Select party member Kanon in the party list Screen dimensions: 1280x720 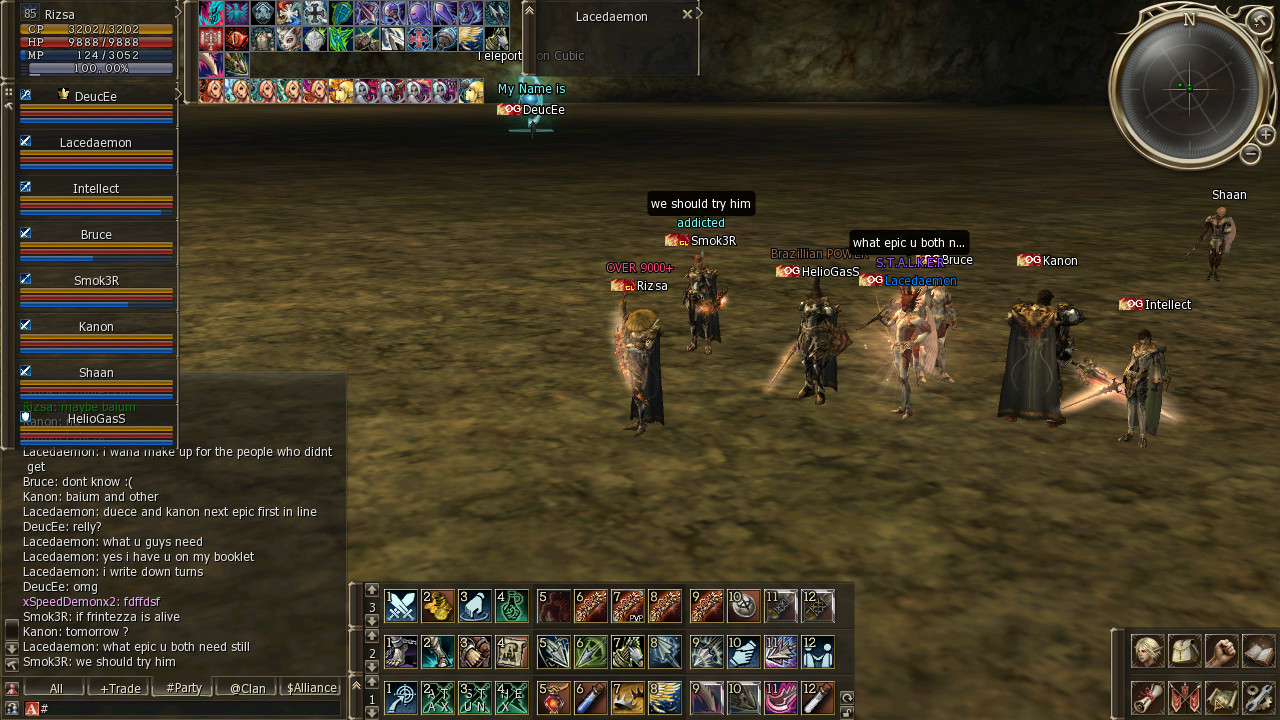96,327
